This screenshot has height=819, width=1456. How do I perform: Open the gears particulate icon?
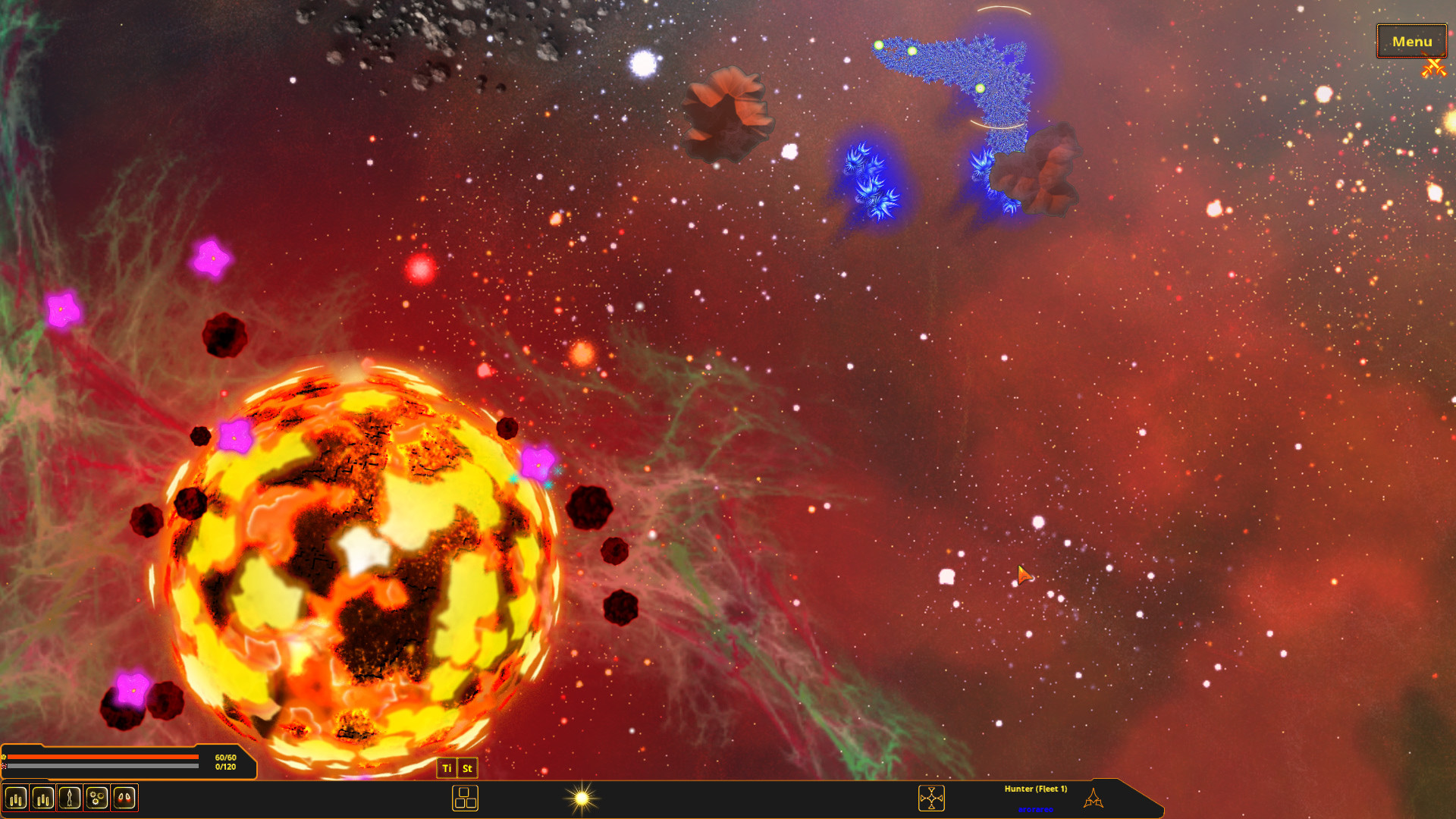(x=96, y=797)
